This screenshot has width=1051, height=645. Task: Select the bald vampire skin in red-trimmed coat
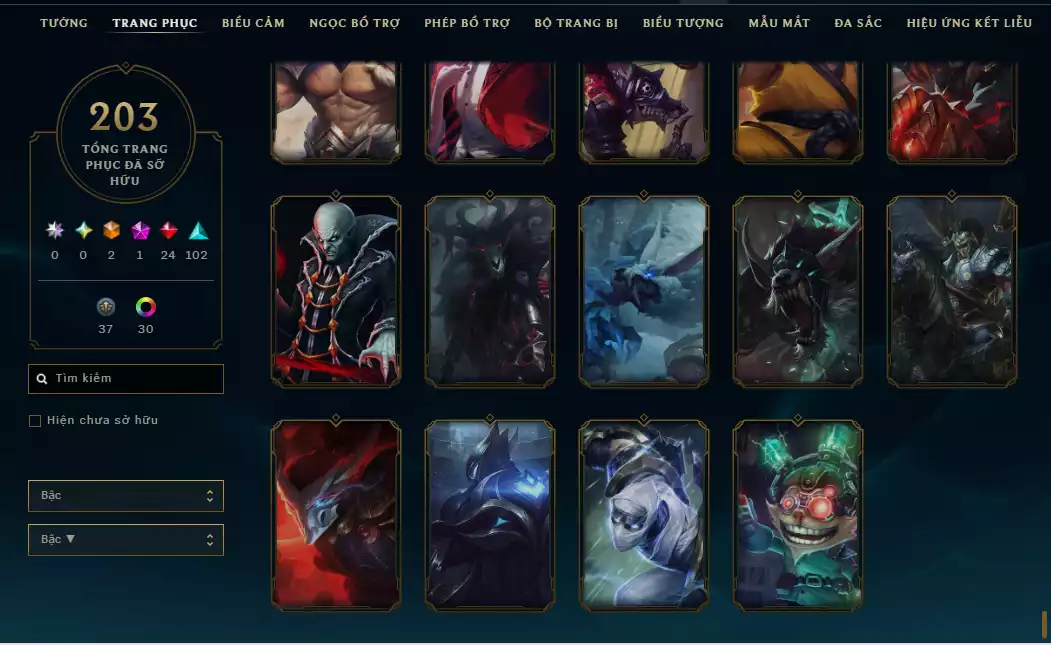click(x=336, y=291)
